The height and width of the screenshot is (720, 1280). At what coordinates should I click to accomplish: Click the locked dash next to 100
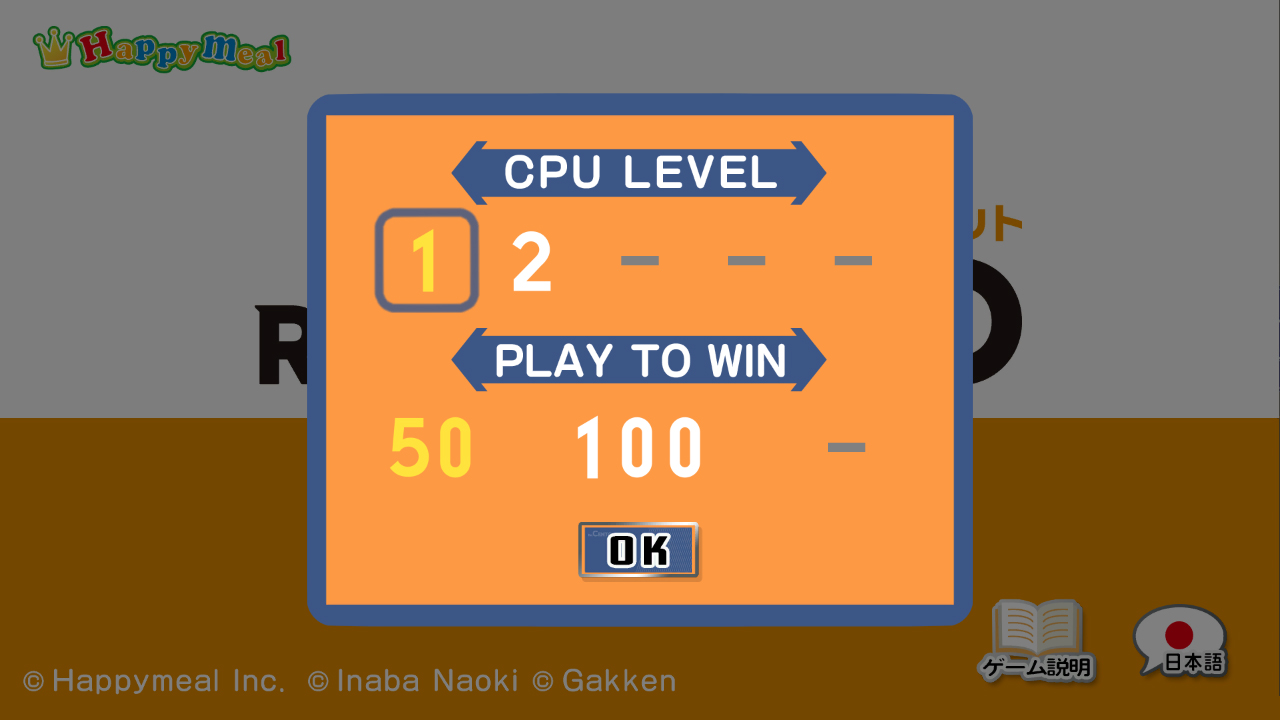point(846,449)
